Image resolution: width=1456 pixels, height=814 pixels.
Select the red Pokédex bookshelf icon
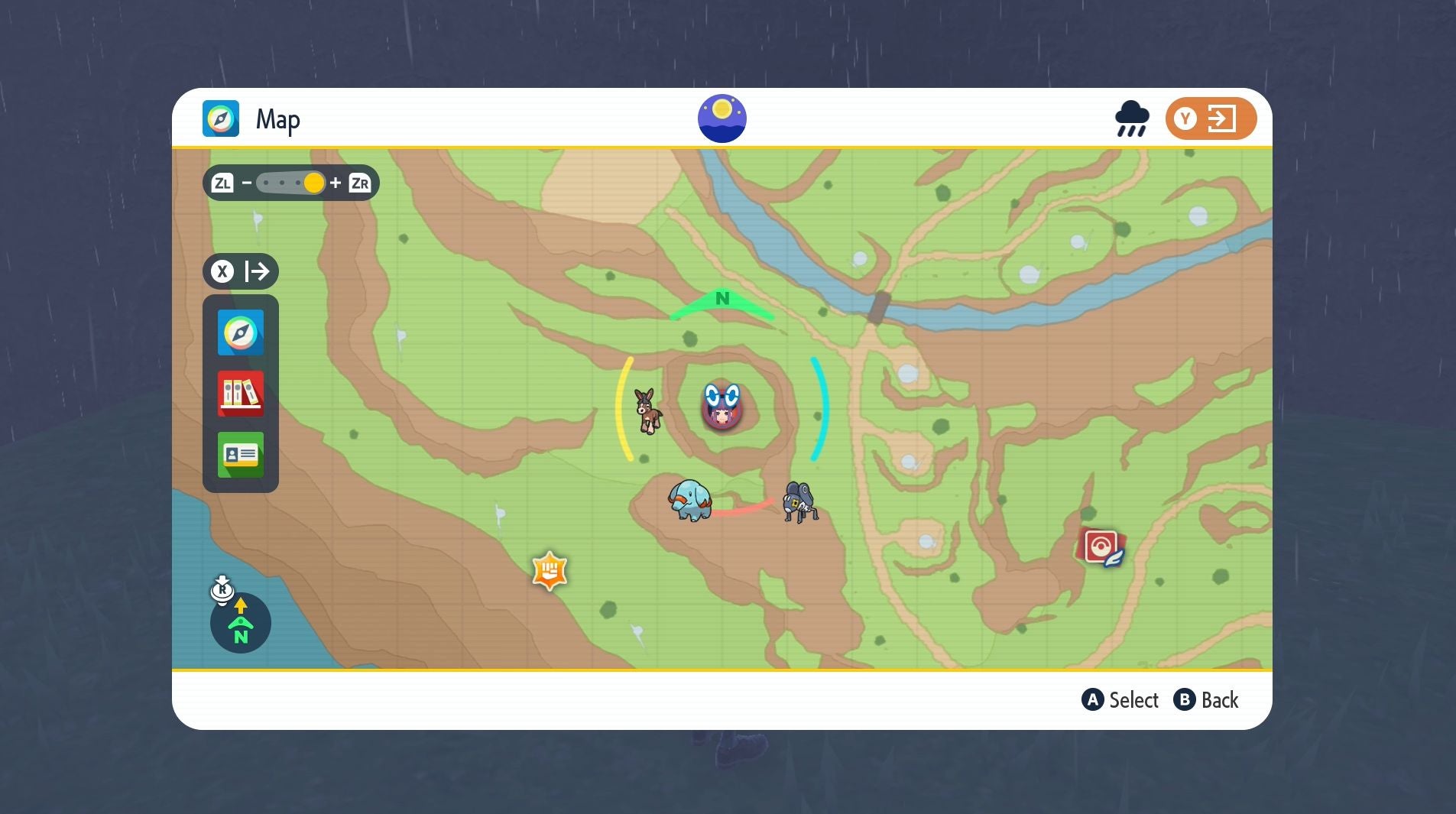point(240,394)
